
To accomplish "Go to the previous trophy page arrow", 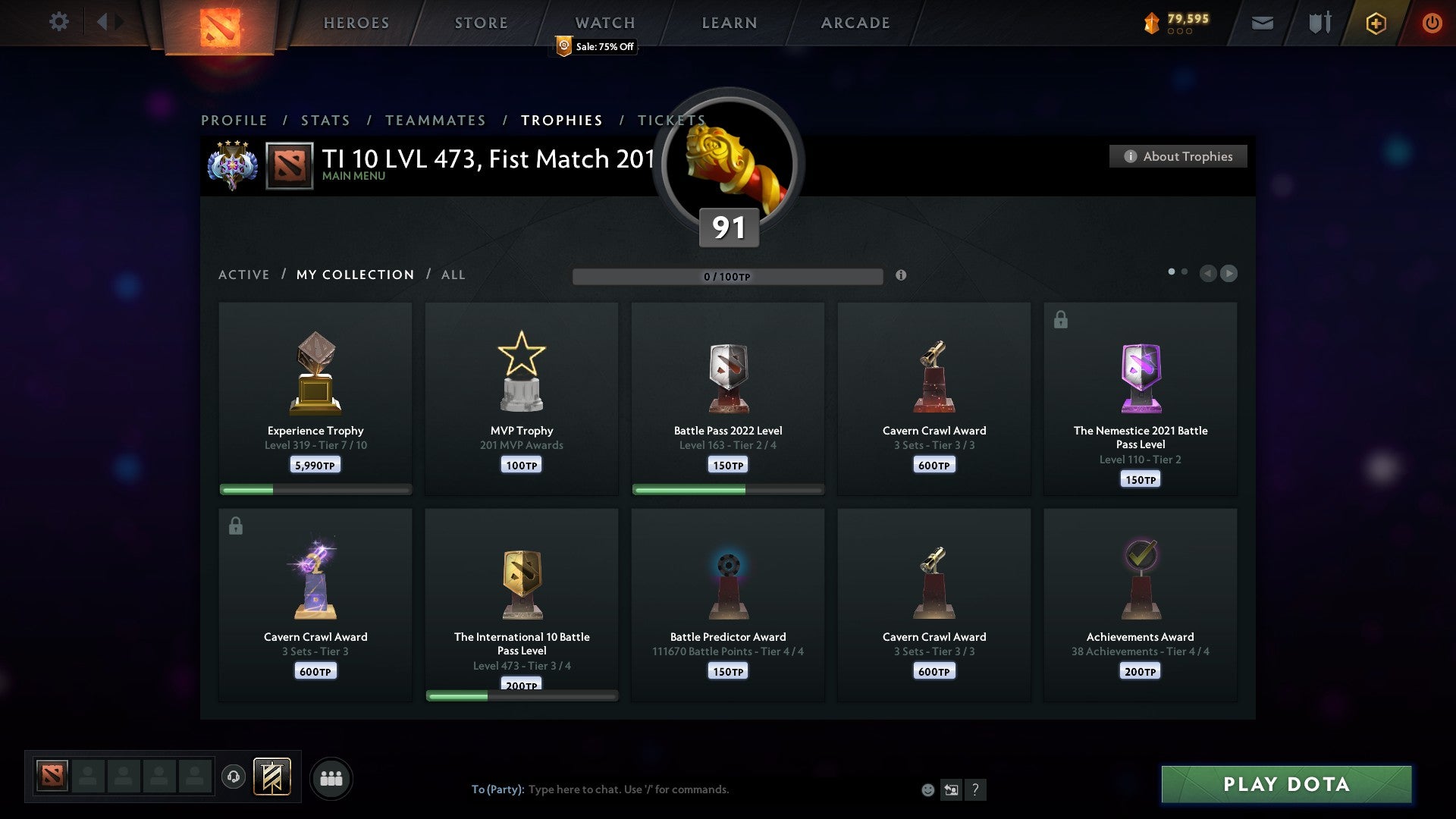I will coord(1208,274).
